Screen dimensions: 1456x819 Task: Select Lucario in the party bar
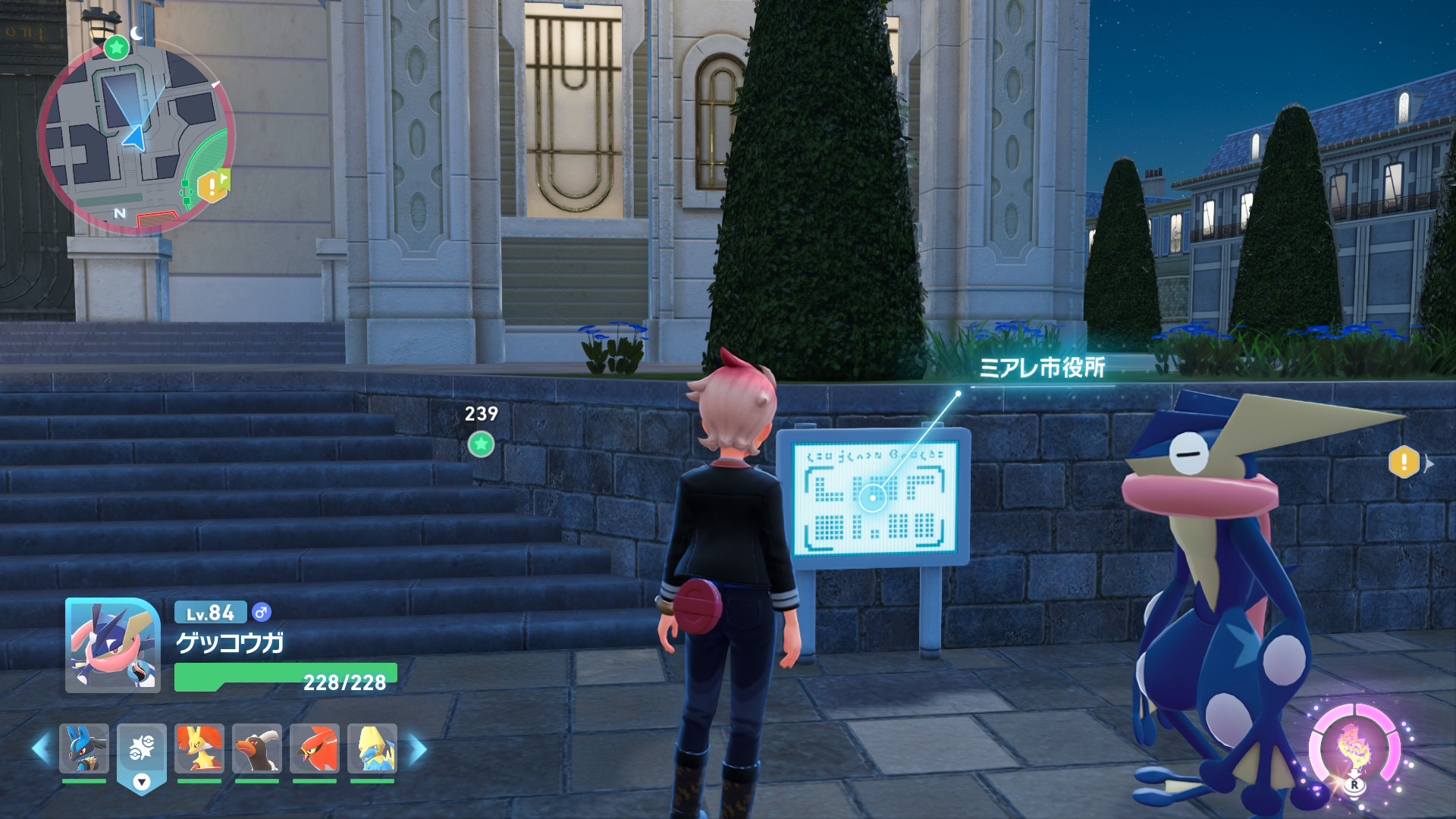click(84, 748)
